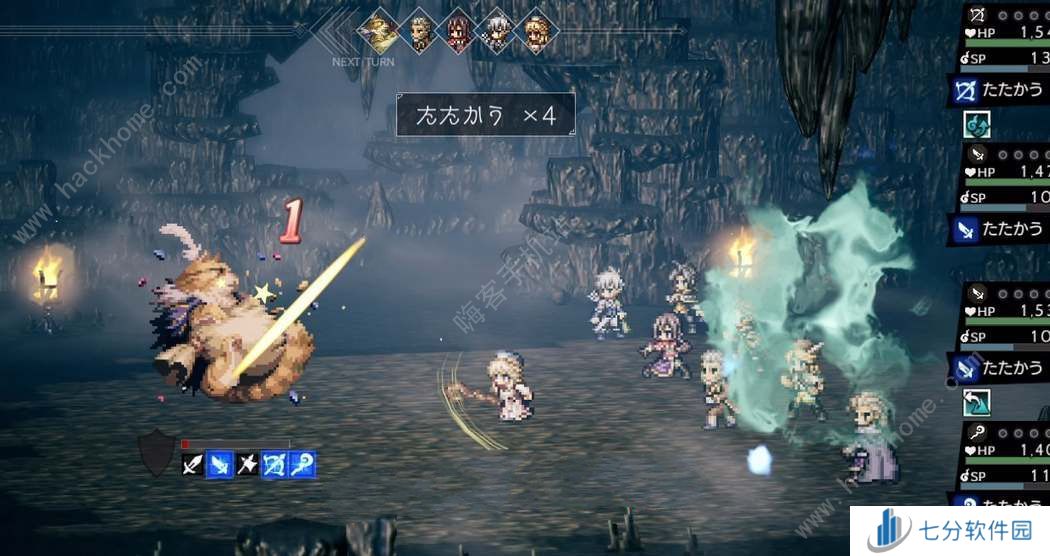Screen dimensions: 1050x556
Task: Select the beast enemy portrait in turn order
Action: tap(381, 32)
